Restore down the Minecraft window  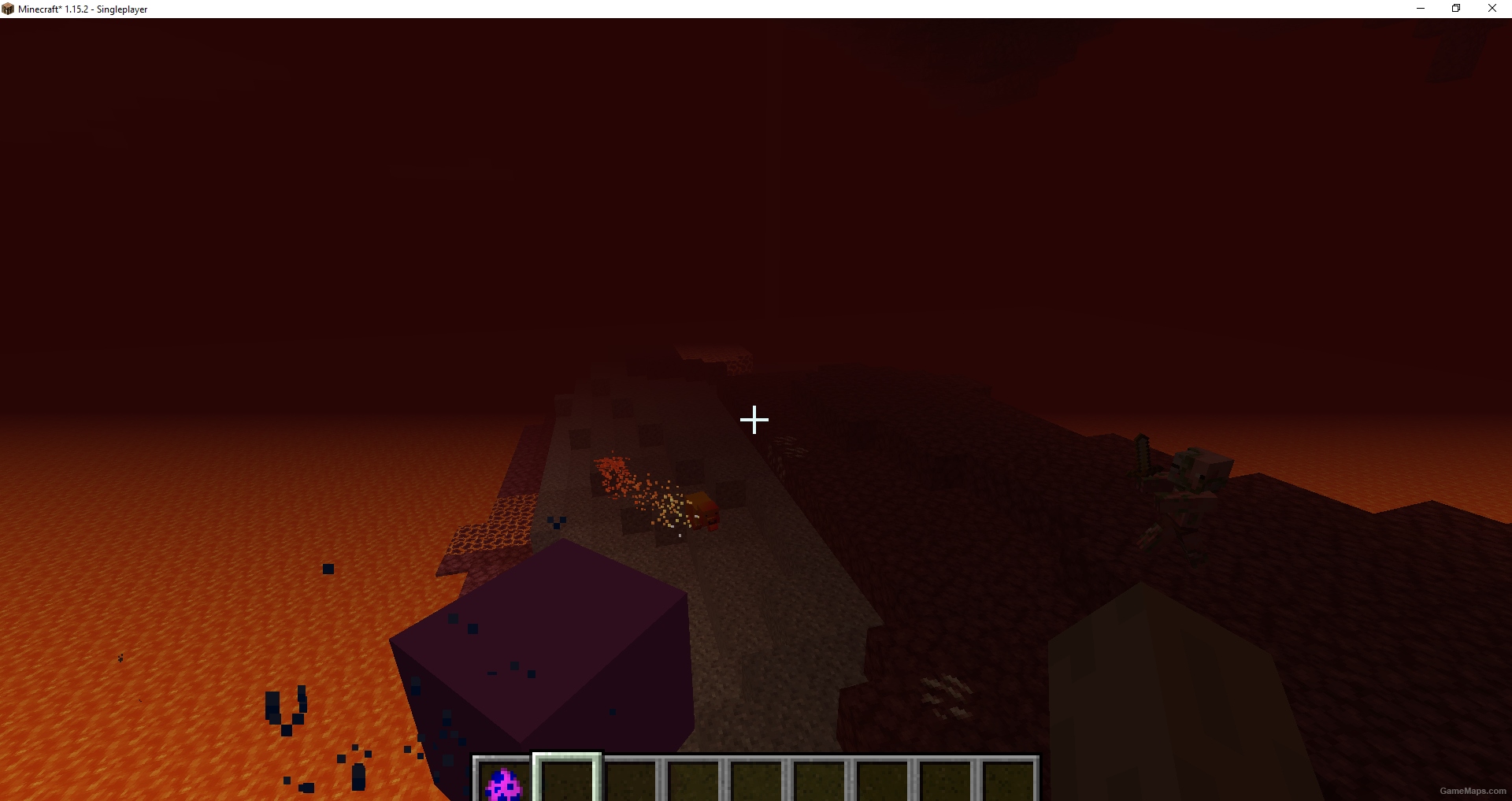1455,9
